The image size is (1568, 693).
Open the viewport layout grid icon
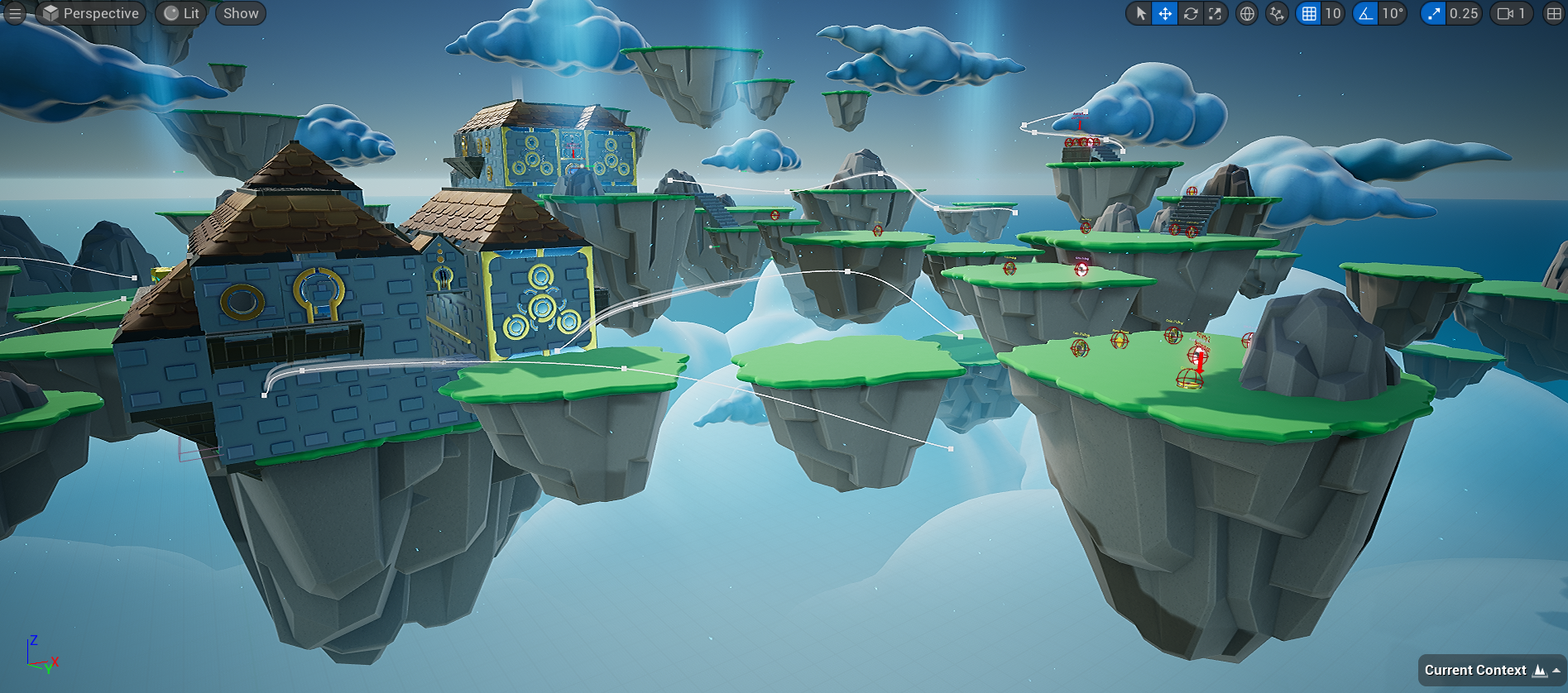(1555, 13)
